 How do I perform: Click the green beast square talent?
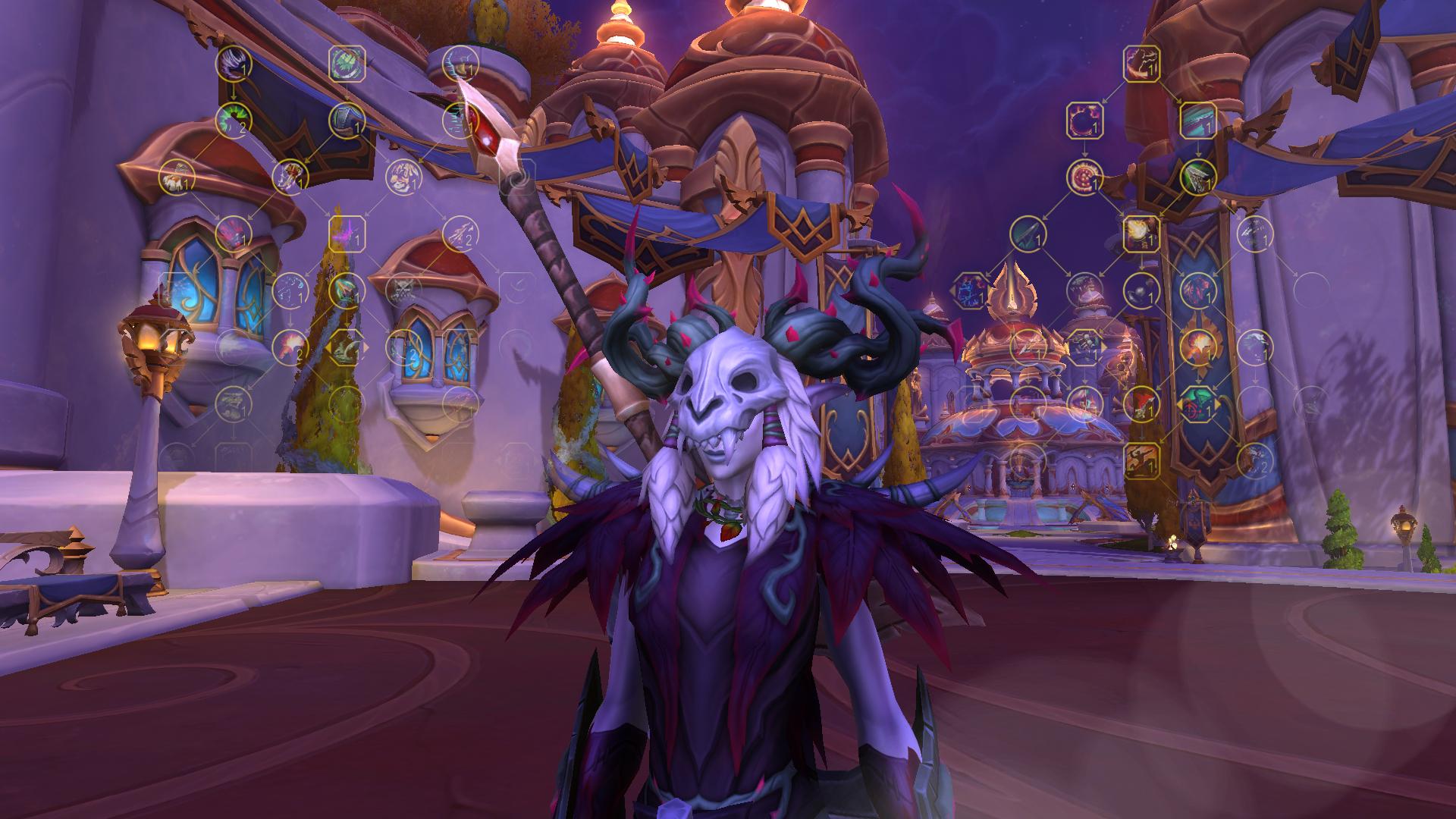click(347, 63)
